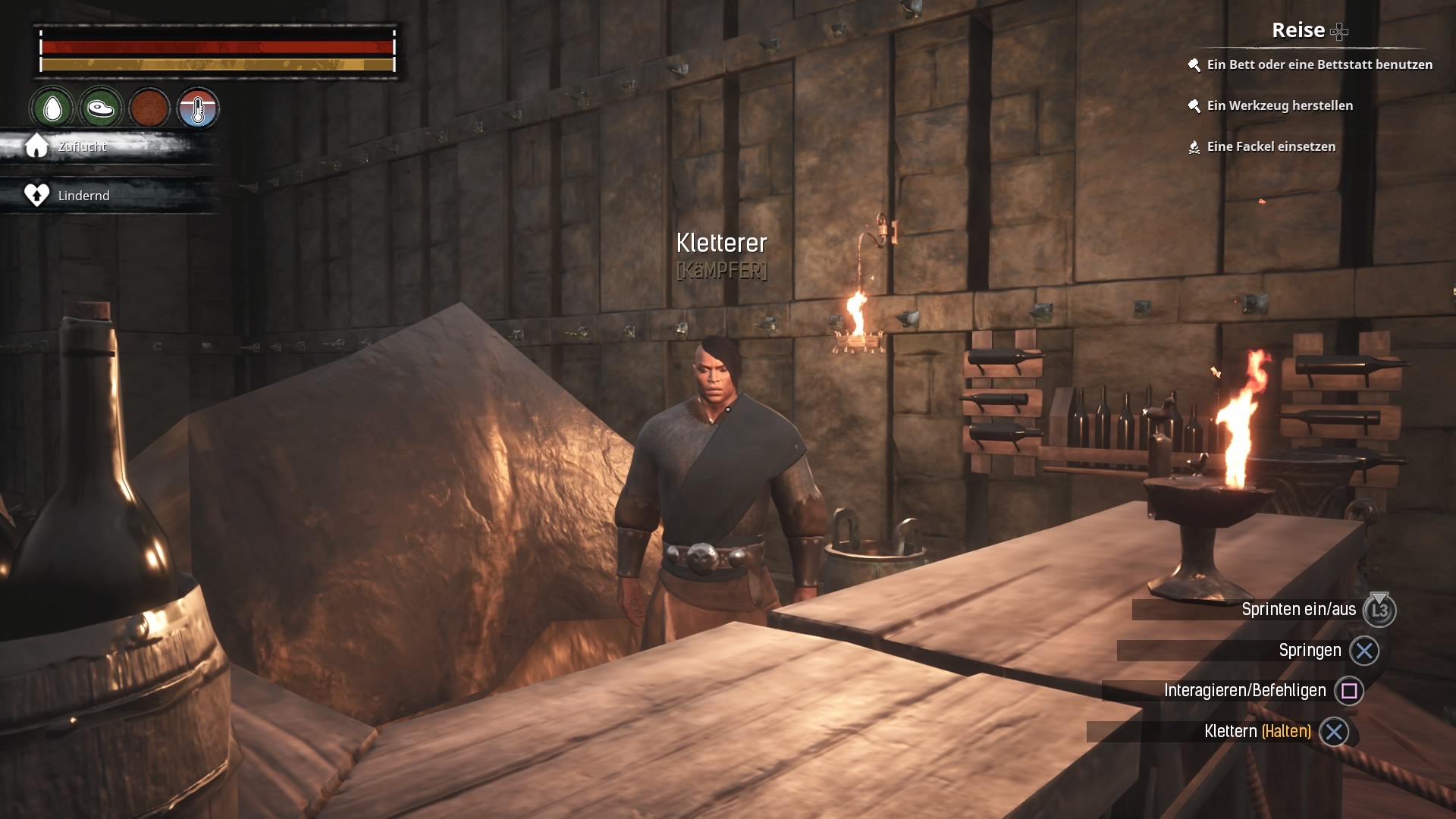Select 'Eine Fackel einsetzen' objective
The image size is (1456, 819).
pyautogui.click(x=1271, y=146)
